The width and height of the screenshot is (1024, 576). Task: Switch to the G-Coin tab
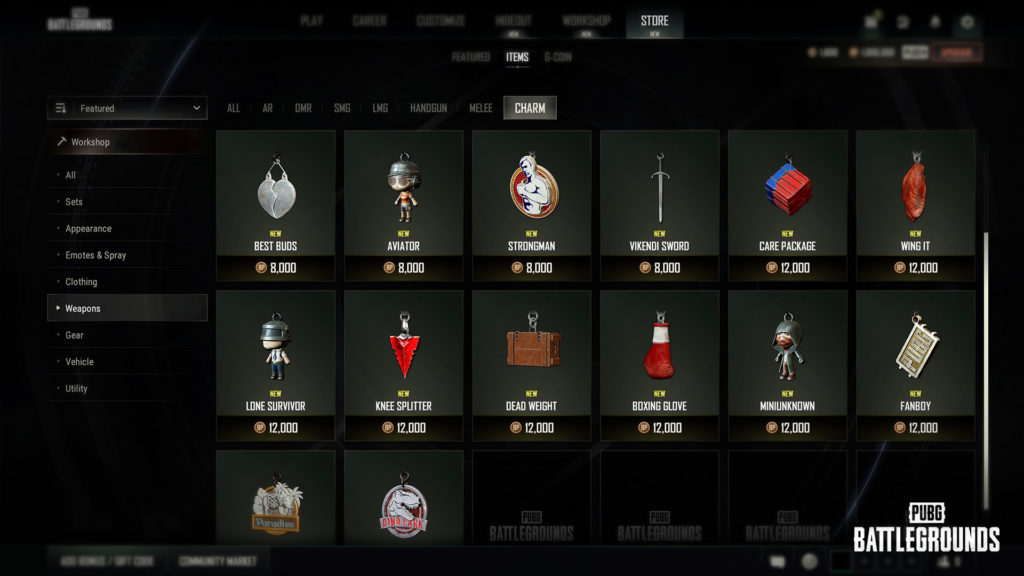(558, 57)
